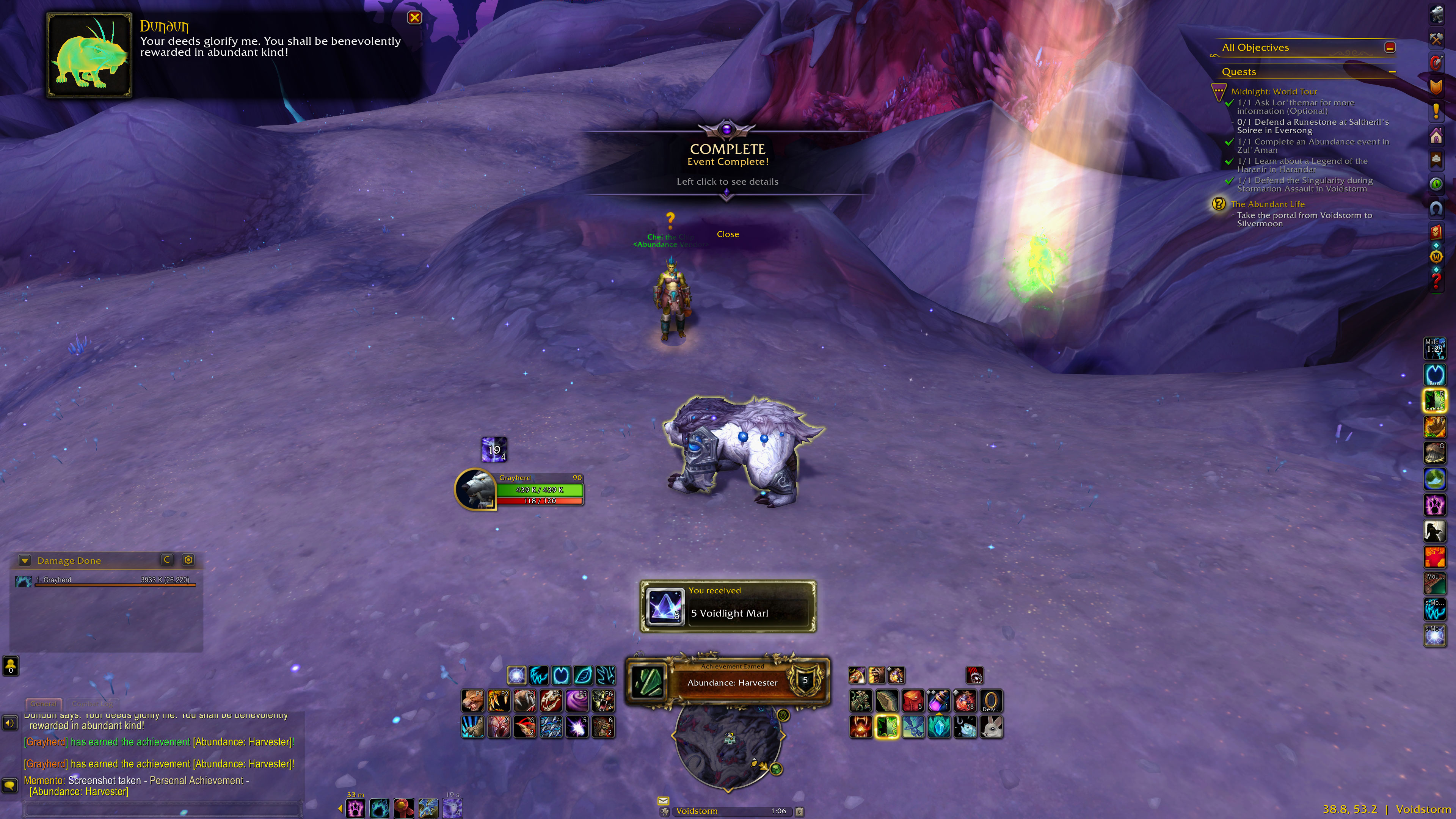1456x819 pixels.
Task: Click the minimap
Action: tap(728, 746)
